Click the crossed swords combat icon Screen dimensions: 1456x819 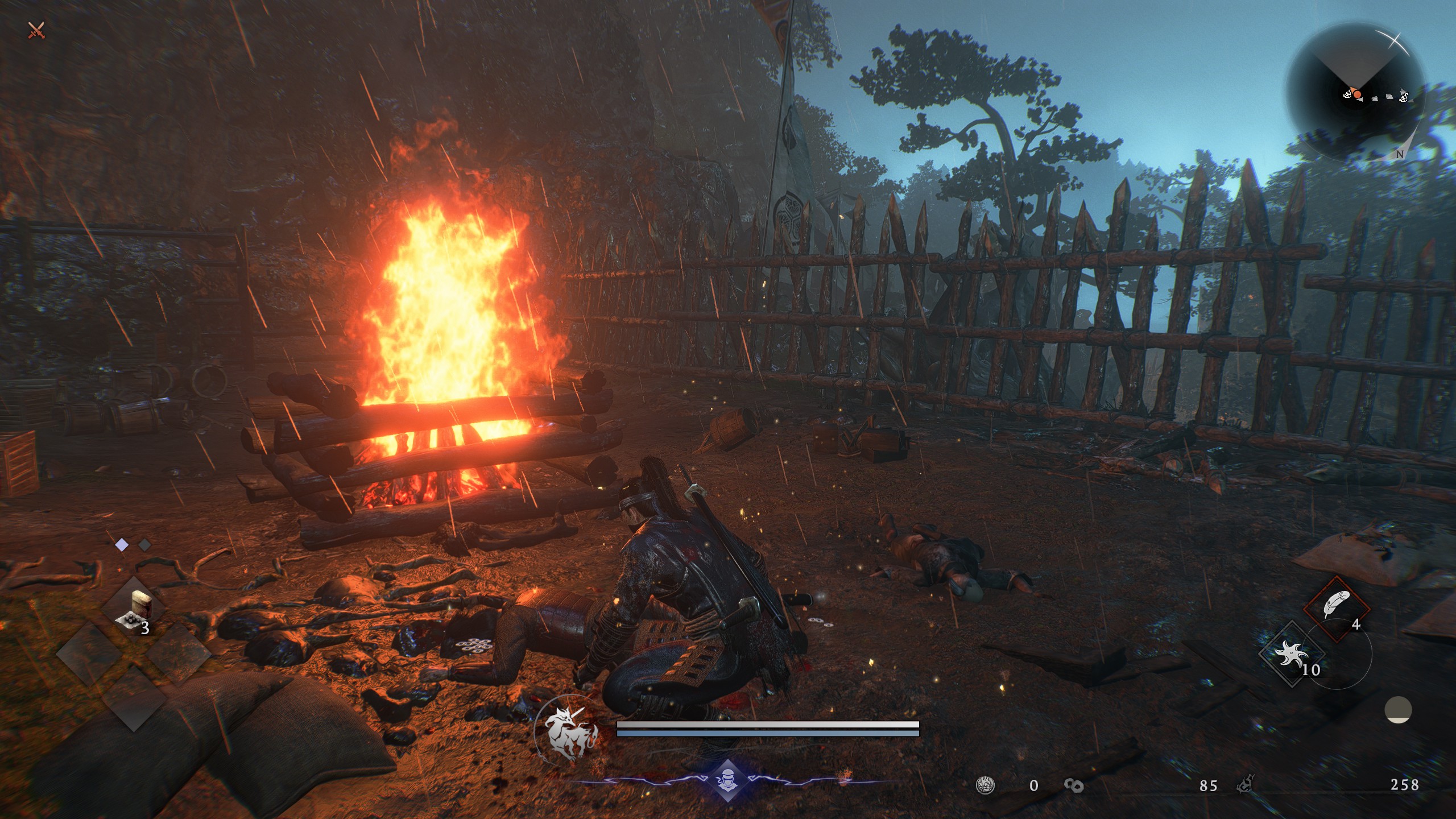click(36, 30)
